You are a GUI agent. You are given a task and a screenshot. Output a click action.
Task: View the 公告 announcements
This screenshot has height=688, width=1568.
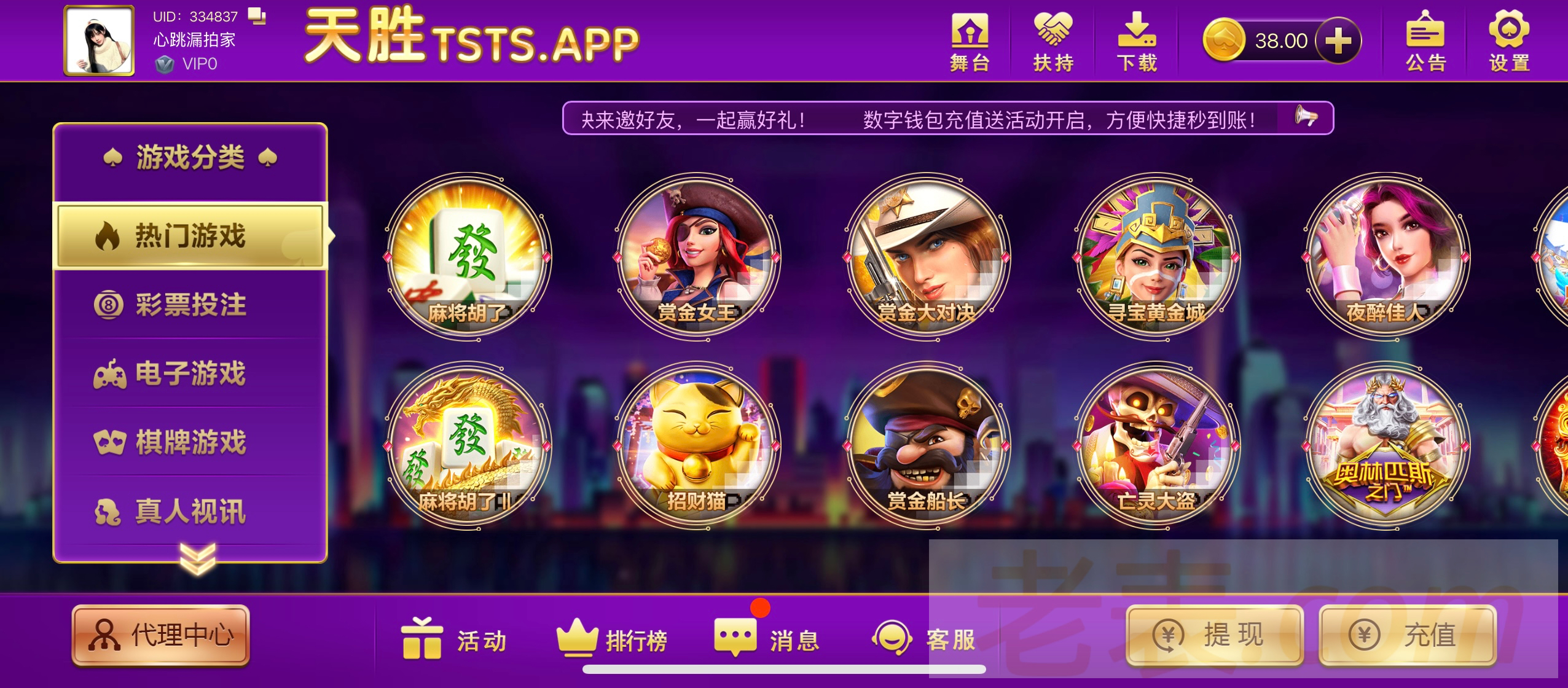click(x=1425, y=41)
